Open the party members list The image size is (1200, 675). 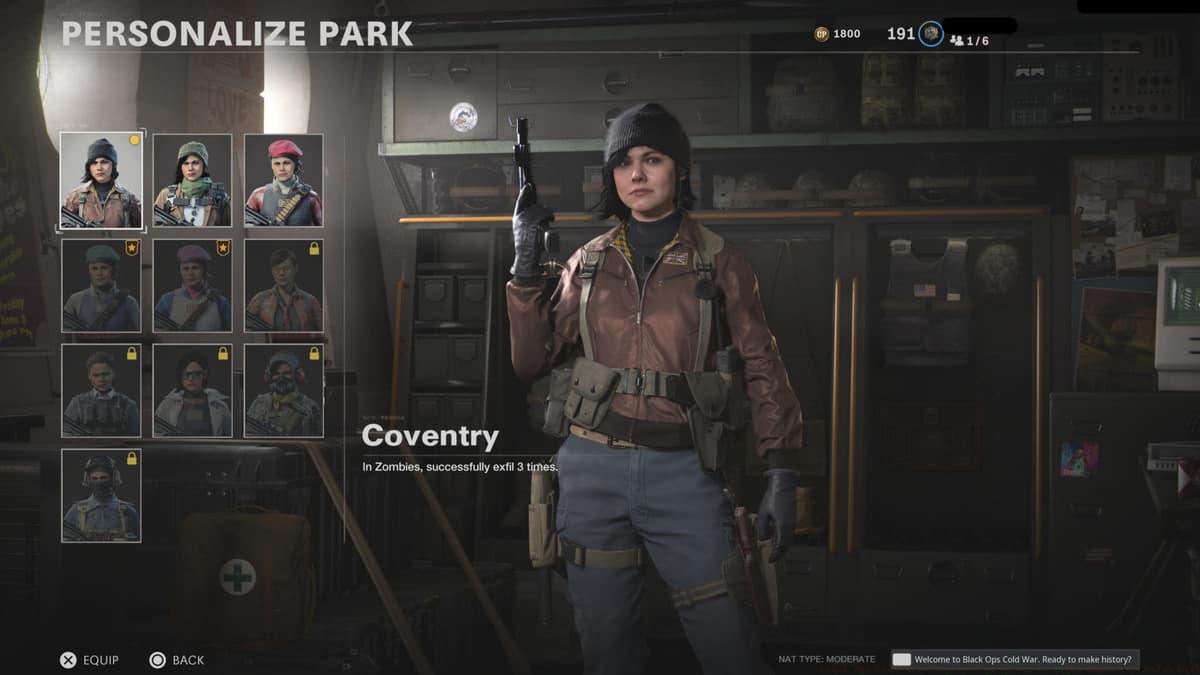969,40
